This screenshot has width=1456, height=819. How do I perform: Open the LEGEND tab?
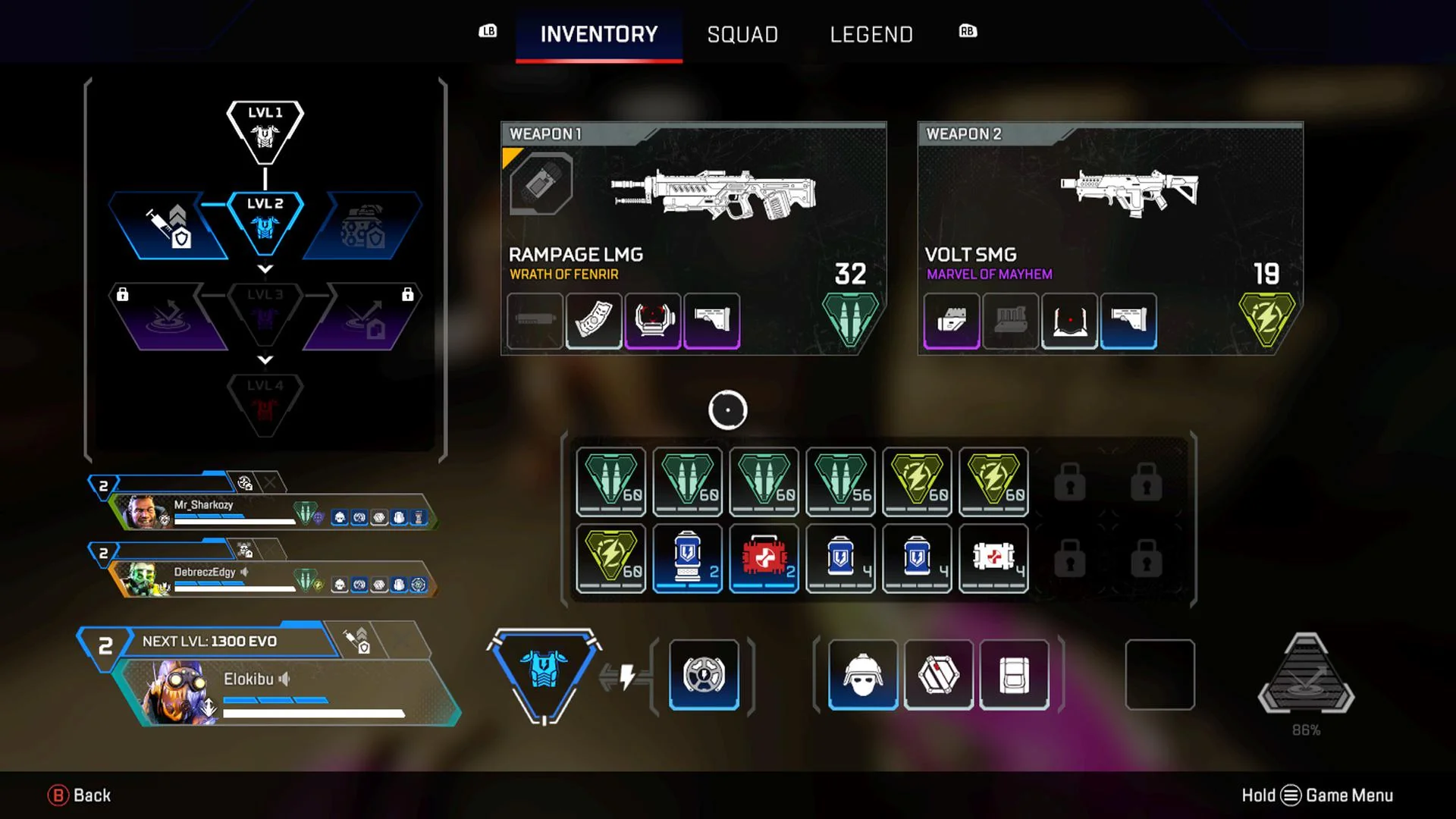[871, 34]
